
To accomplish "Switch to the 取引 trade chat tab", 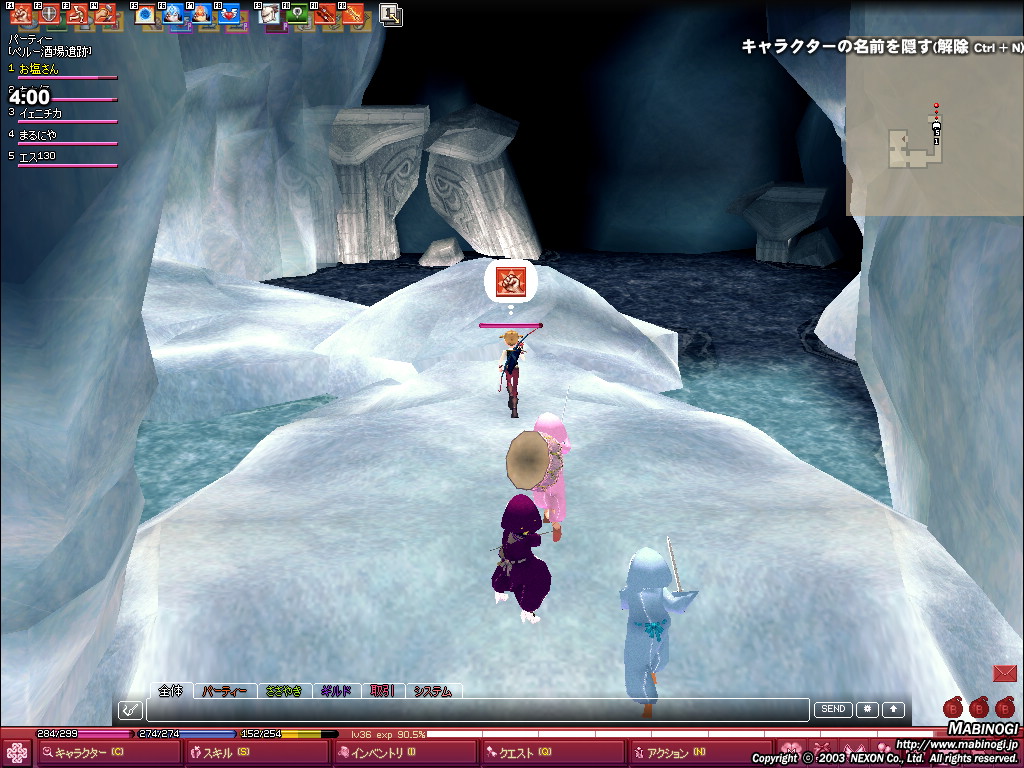I will [382, 691].
